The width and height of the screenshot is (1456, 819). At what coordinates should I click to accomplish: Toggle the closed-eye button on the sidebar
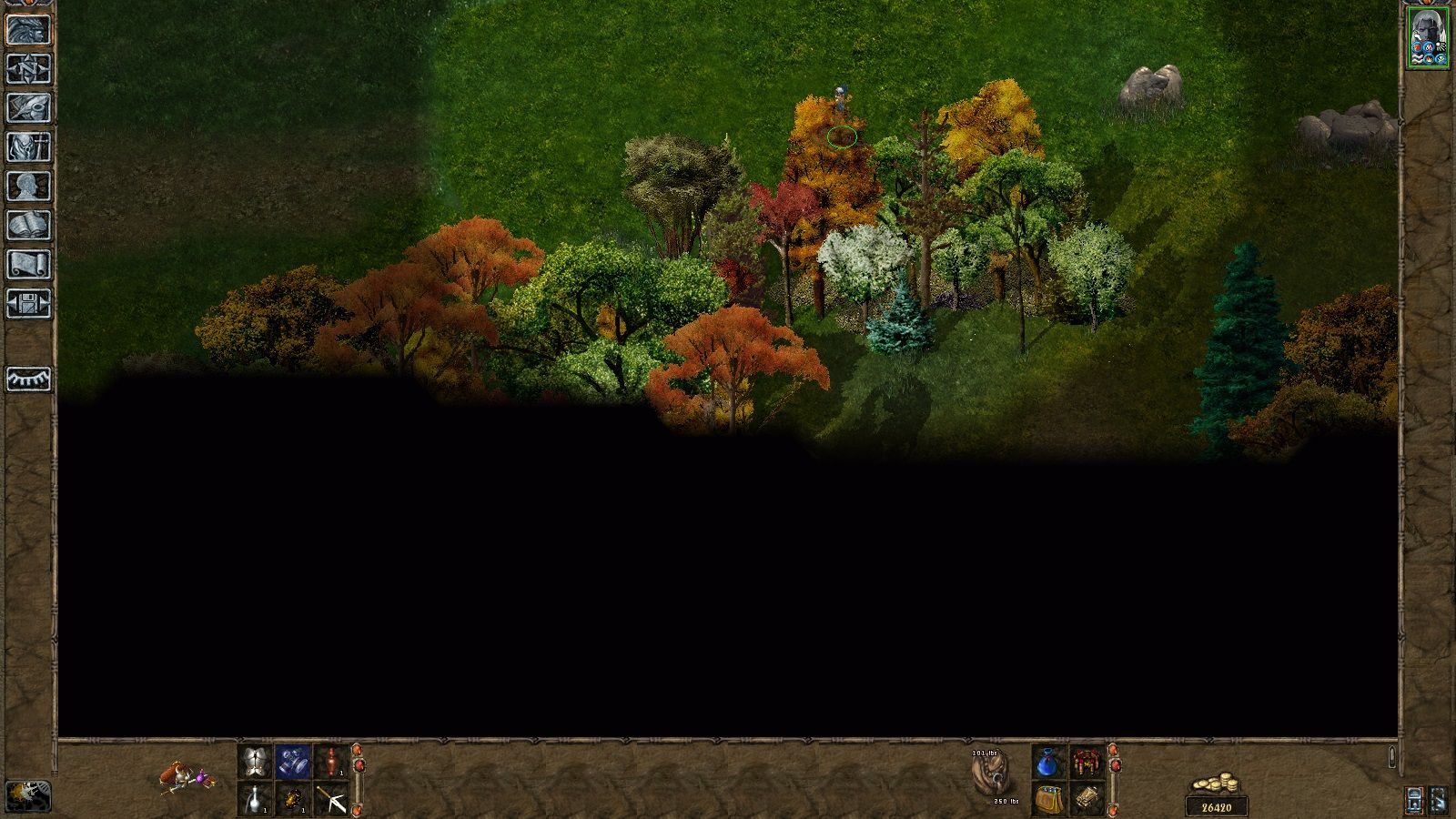[28, 379]
